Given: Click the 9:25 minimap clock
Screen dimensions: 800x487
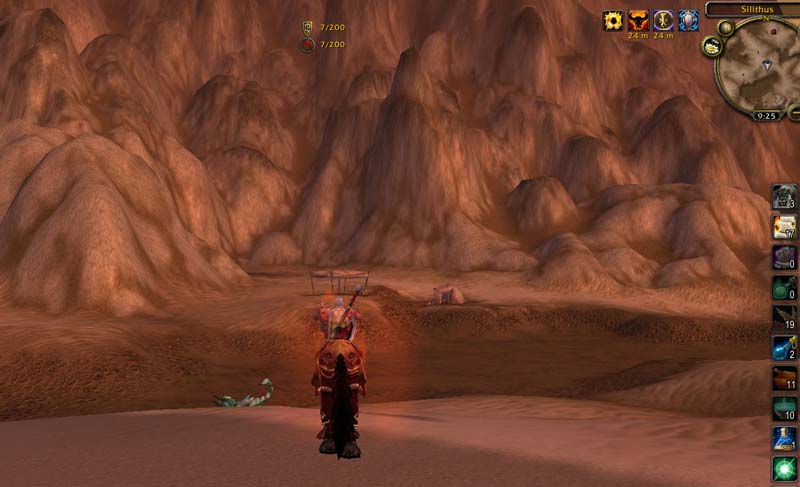Looking at the screenshot, I should (x=767, y=116).
